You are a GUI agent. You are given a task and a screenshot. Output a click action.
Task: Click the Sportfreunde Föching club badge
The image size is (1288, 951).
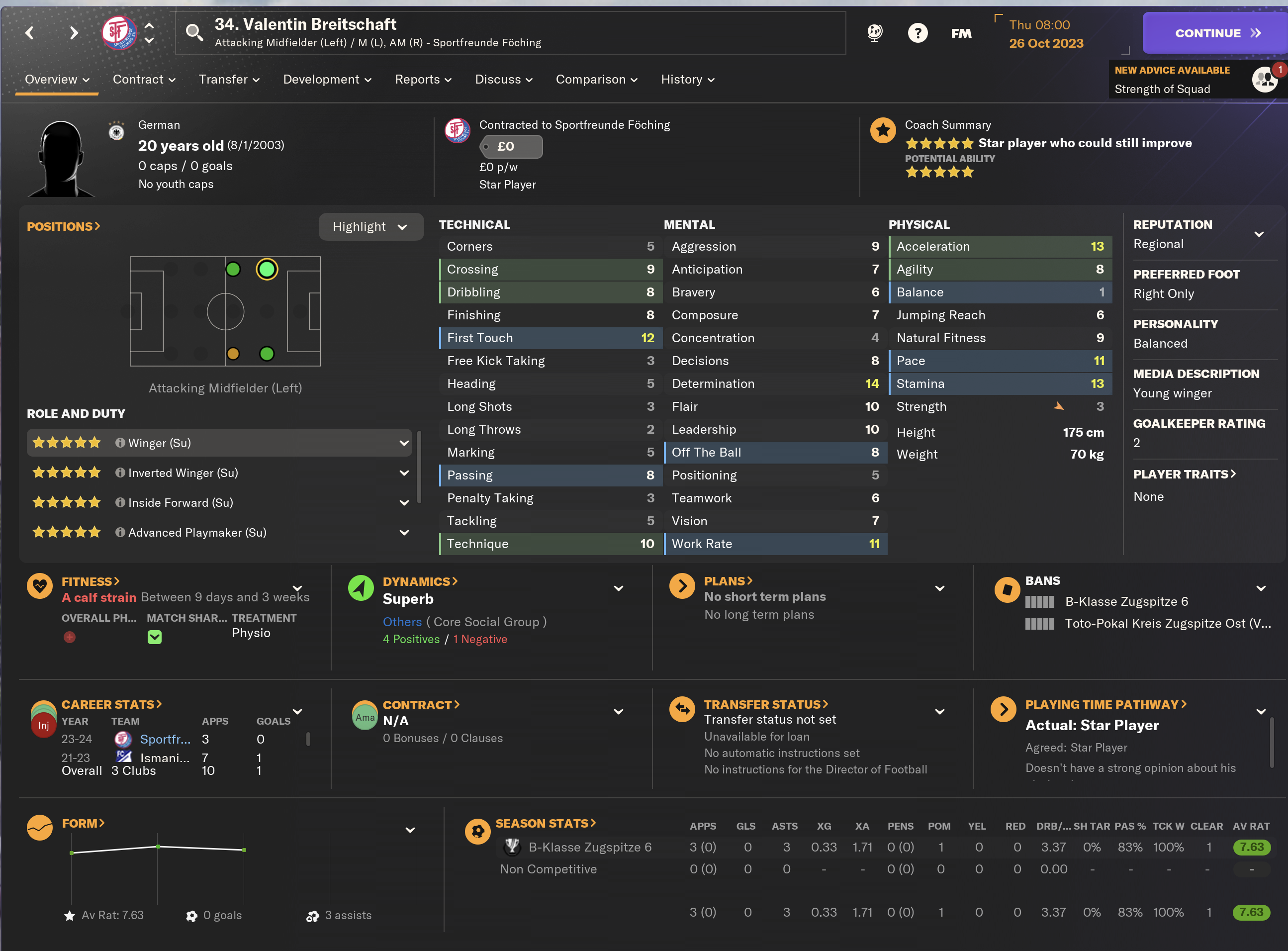[119, 32]
